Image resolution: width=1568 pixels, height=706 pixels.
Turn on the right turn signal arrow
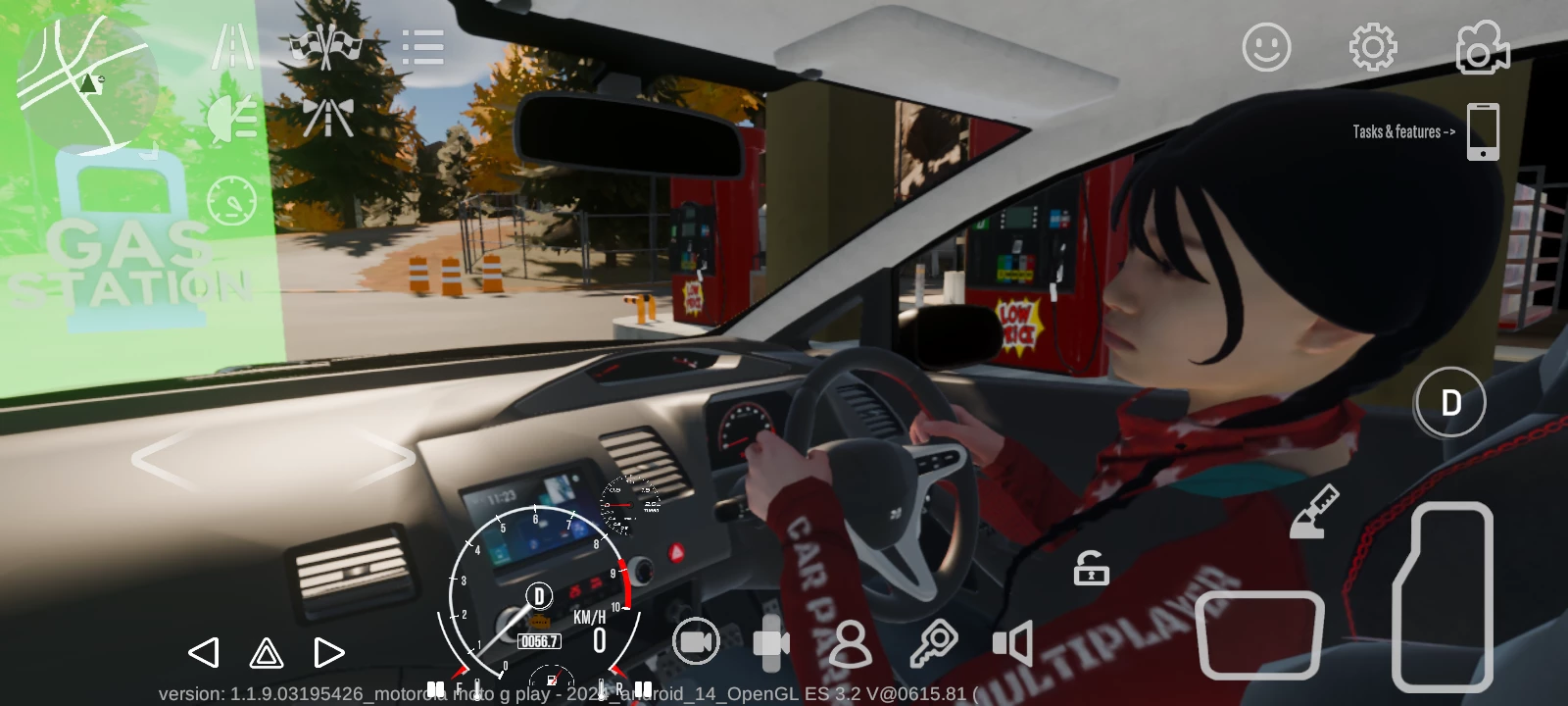point(329,653)
